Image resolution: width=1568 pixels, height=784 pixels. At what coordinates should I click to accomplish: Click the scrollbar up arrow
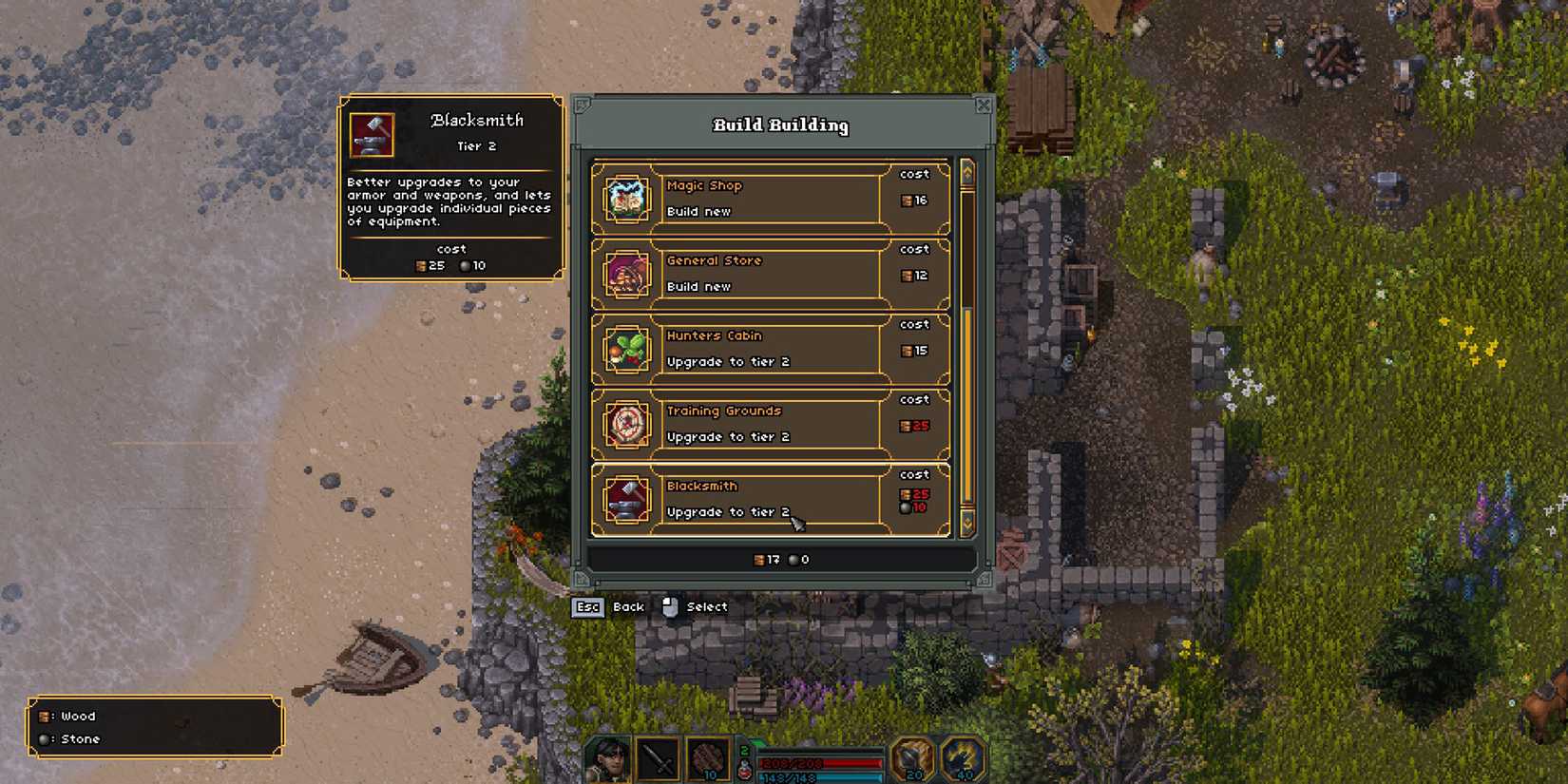click(x=966, y=172)
